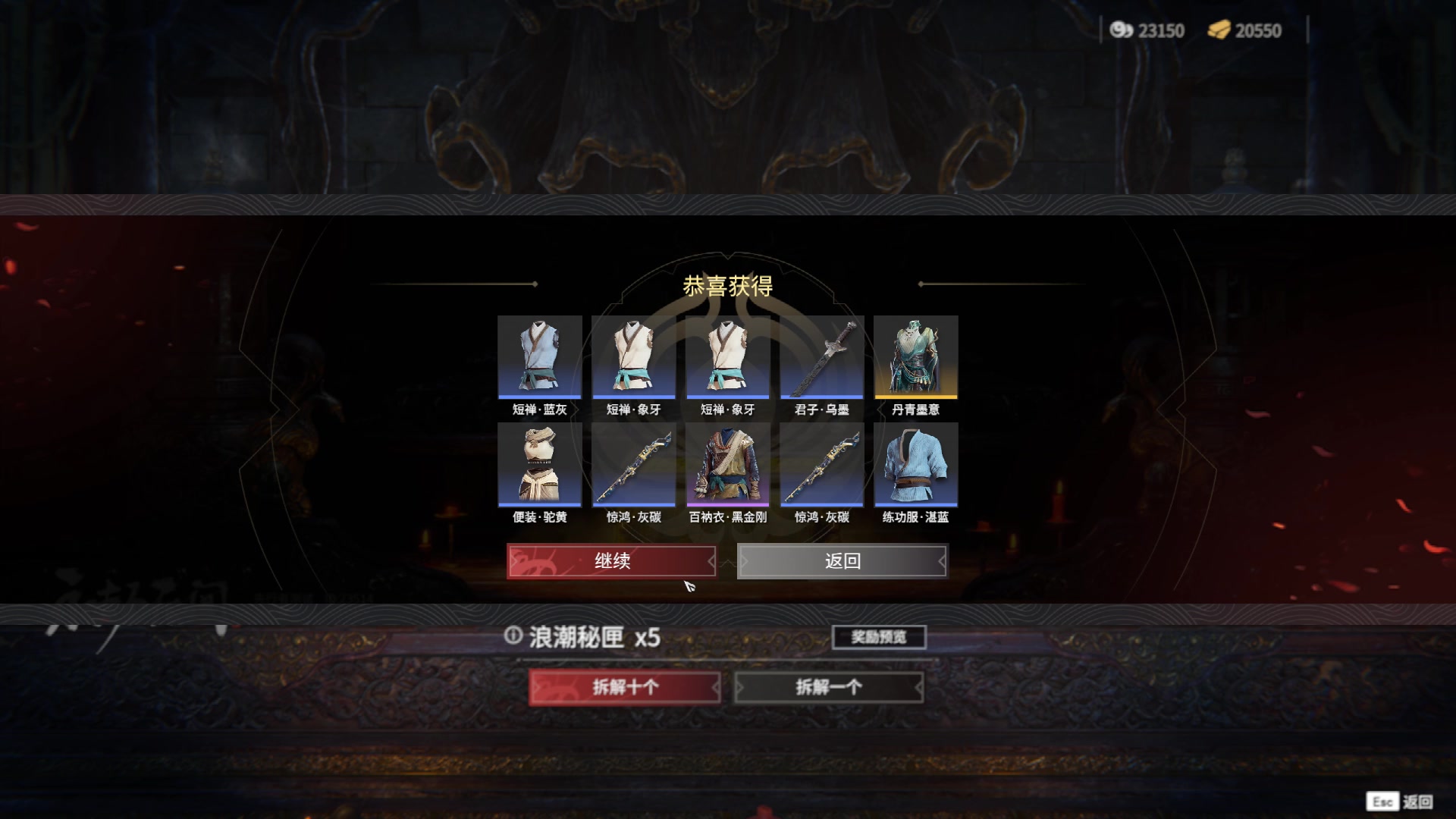Select the first 短禅·象牙 garment reward

click(x=633, y=356)
